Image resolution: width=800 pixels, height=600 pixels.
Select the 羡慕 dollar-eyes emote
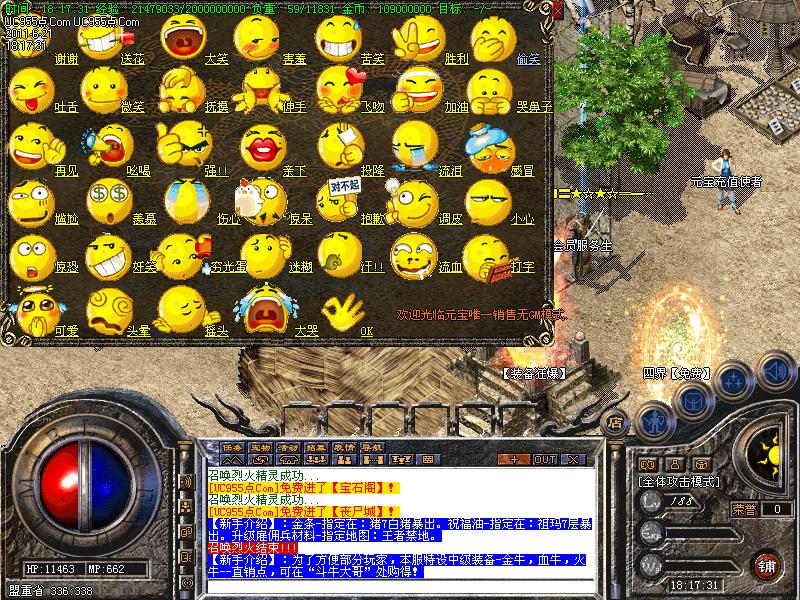click(104, 199)
